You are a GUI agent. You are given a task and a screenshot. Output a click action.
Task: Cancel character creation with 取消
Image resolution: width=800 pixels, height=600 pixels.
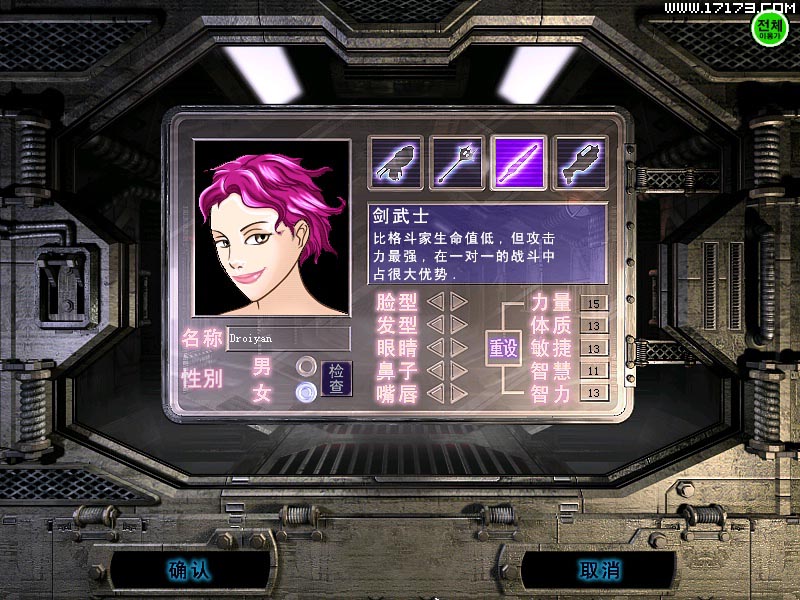599,570
